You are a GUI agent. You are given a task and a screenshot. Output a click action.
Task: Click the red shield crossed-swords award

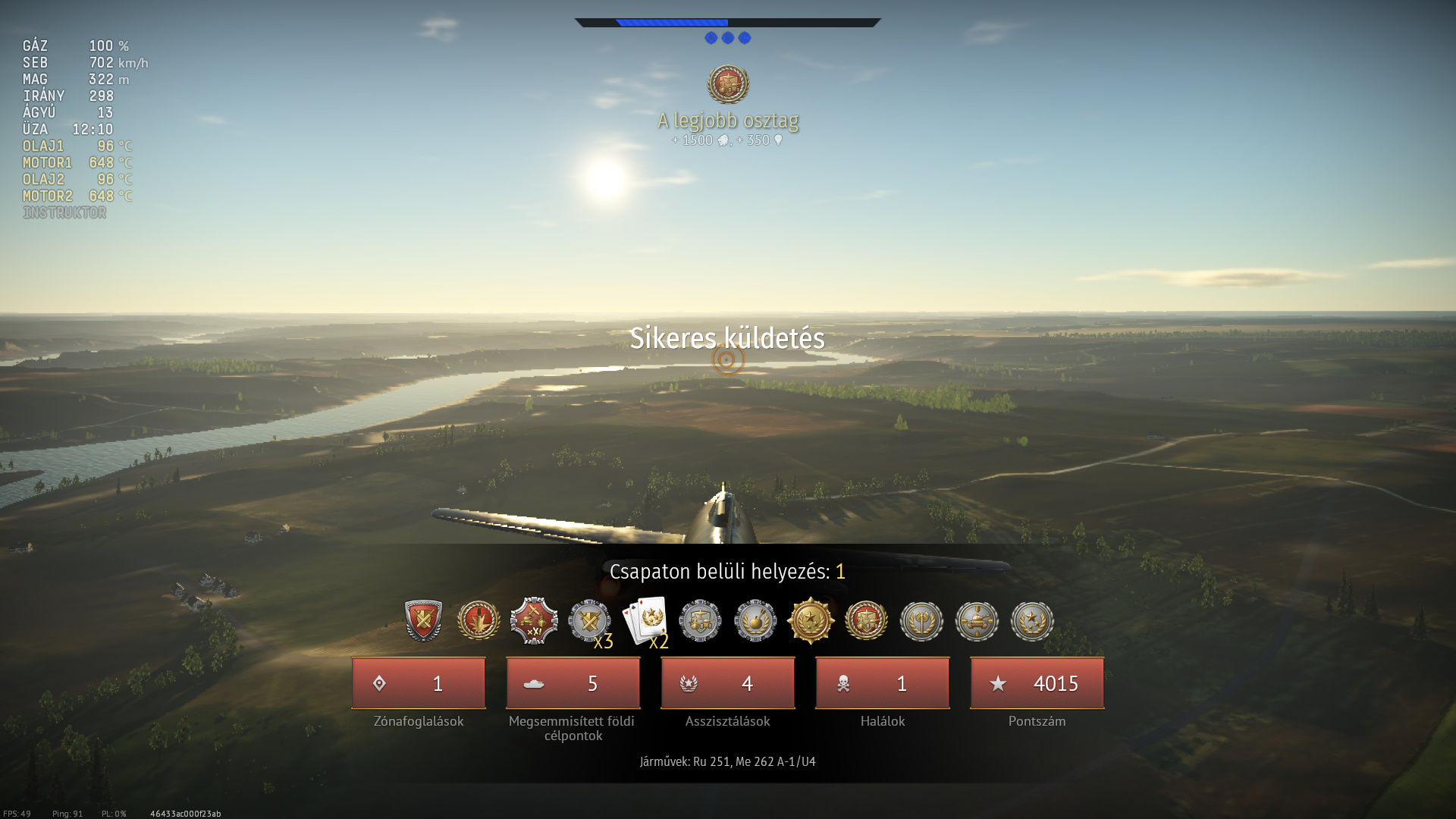(423, 620)
